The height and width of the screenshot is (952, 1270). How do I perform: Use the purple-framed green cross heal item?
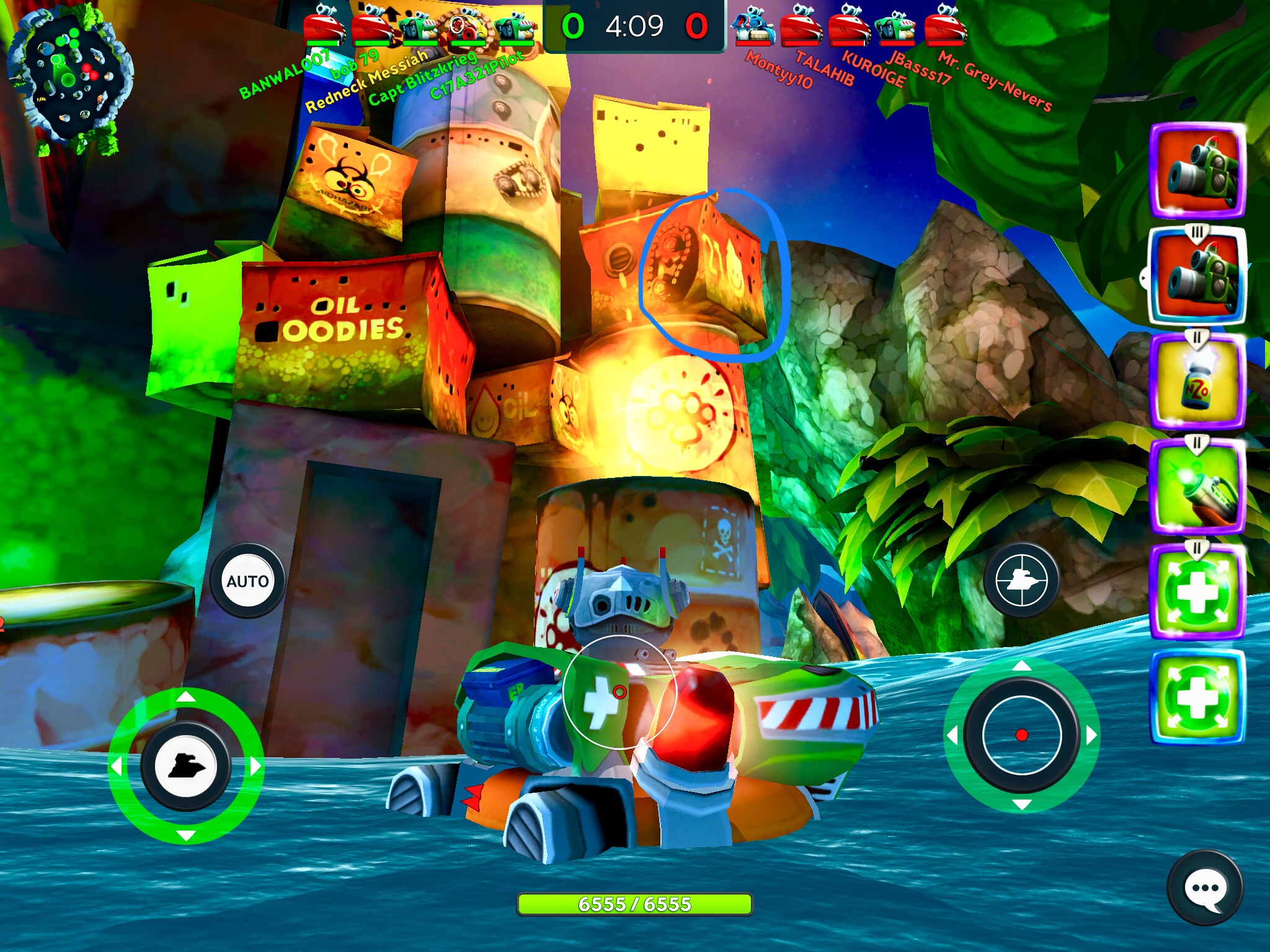coord(1197,592)
